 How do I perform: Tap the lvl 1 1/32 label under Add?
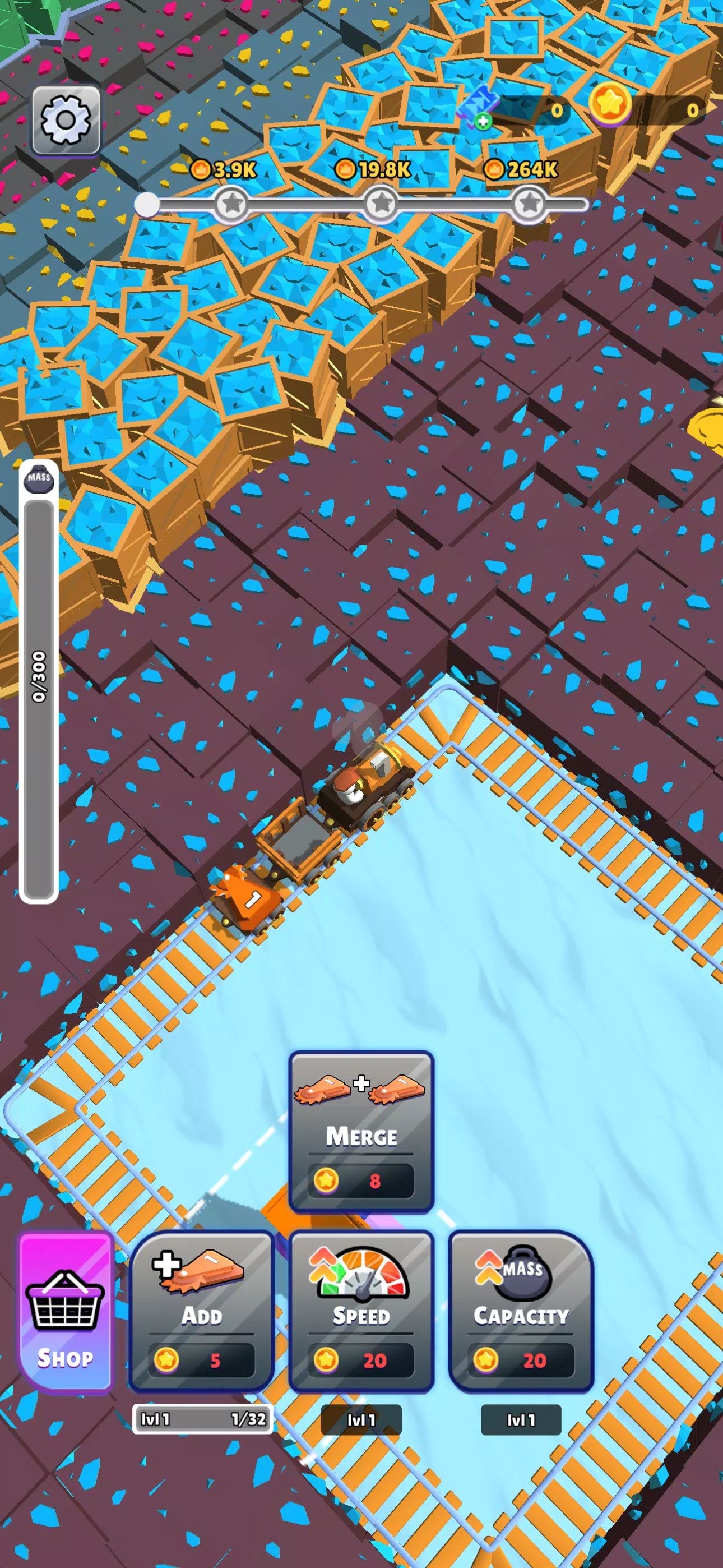tap(201, 1418)
